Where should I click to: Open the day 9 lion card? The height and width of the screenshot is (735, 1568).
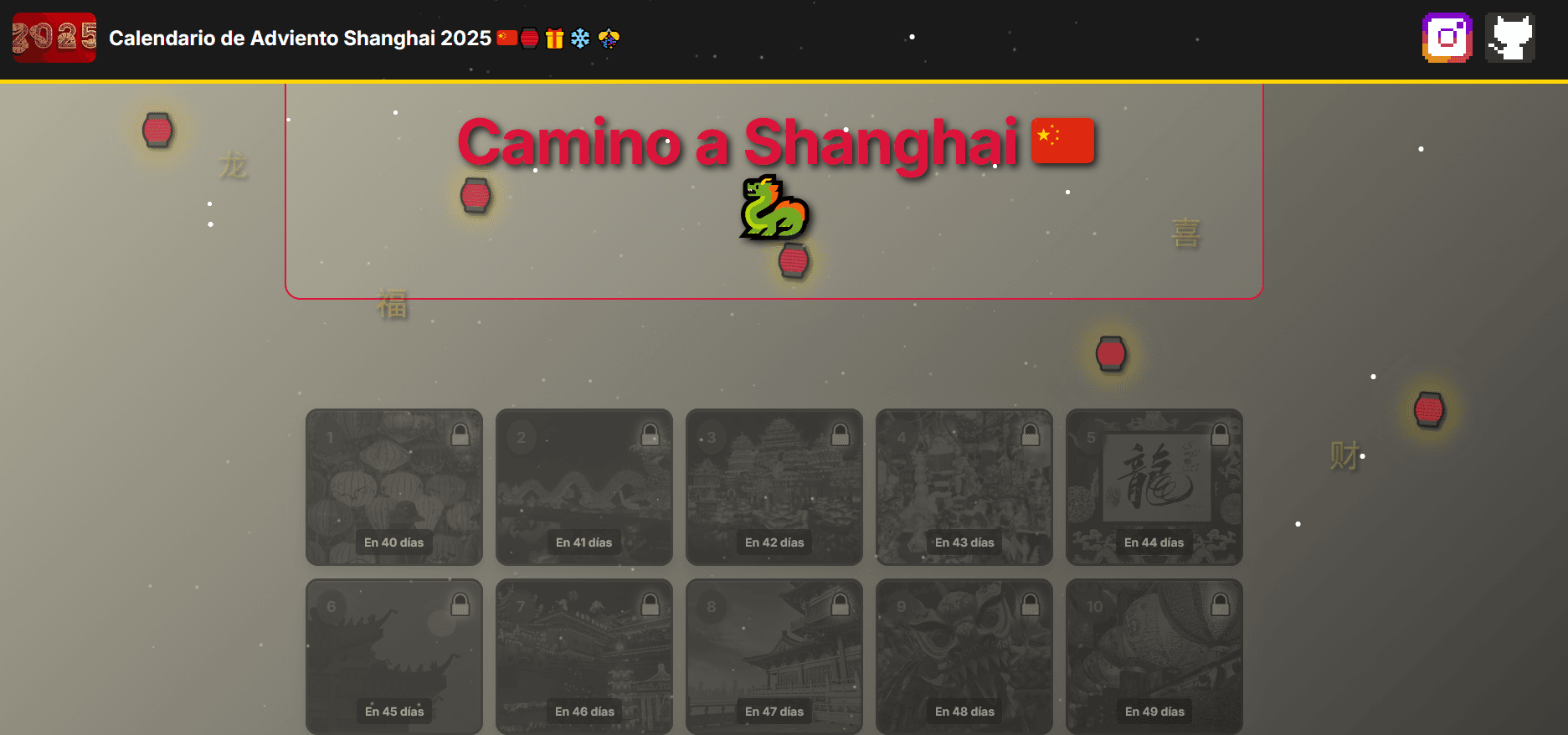[x=964, y=656]
